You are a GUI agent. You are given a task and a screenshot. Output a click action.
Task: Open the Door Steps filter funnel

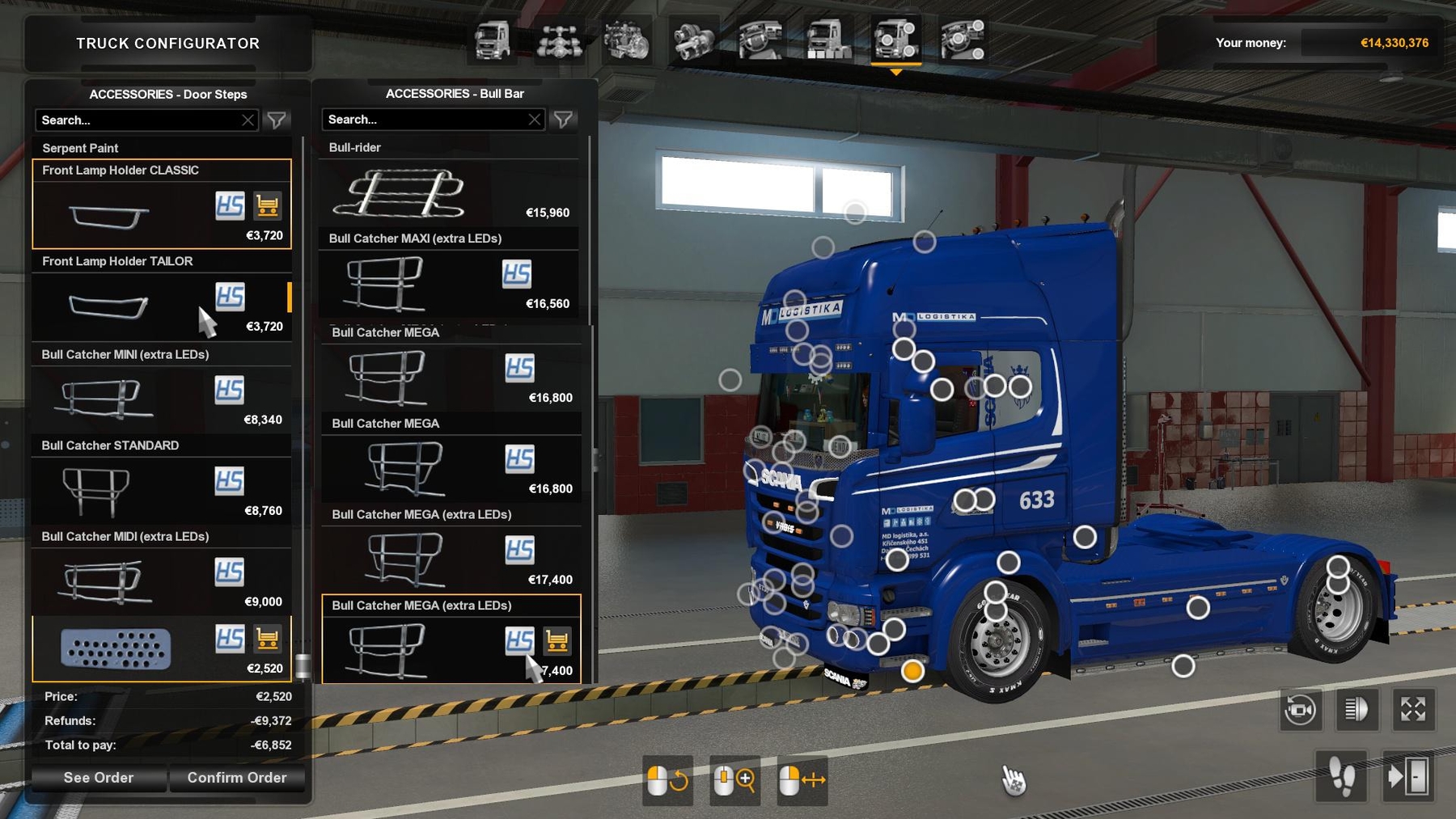point(277,120)
